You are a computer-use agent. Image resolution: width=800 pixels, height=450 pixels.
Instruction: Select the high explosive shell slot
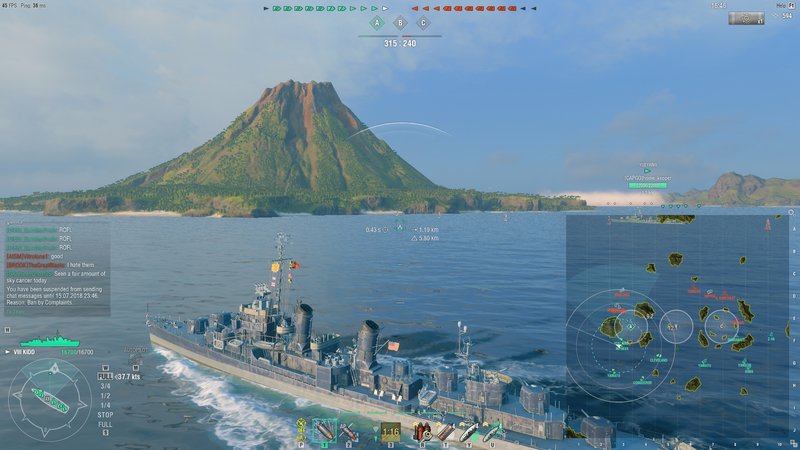(x=326, y=432)
